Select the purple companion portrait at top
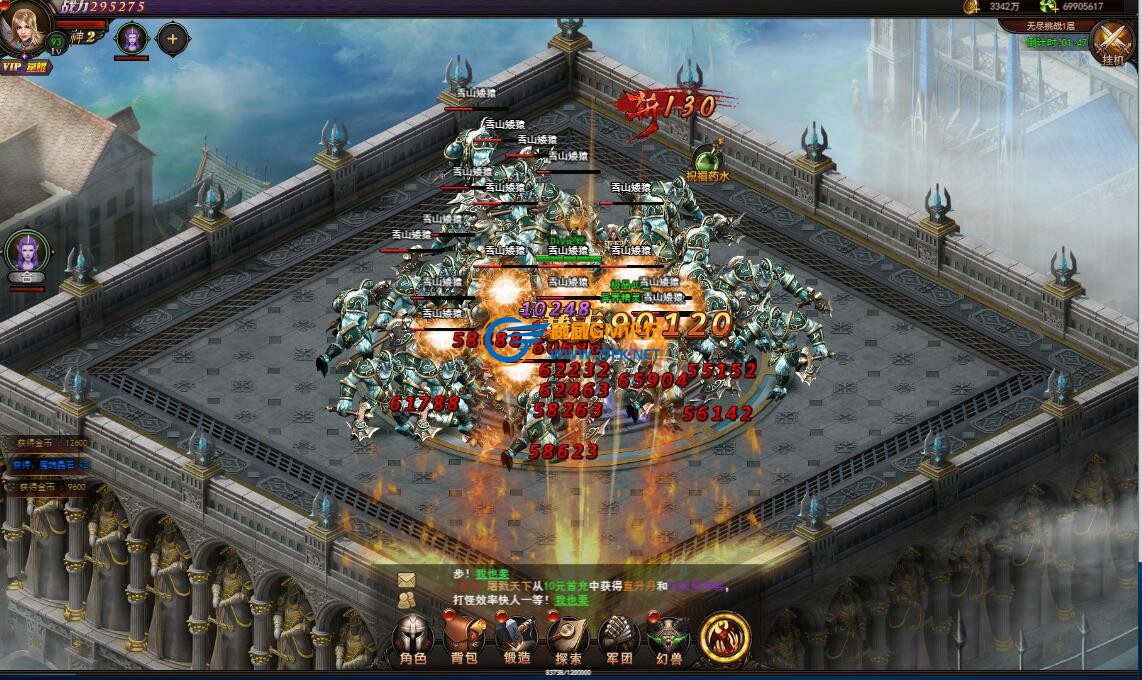Screen dimensions: 1142x680 [131, 39]
